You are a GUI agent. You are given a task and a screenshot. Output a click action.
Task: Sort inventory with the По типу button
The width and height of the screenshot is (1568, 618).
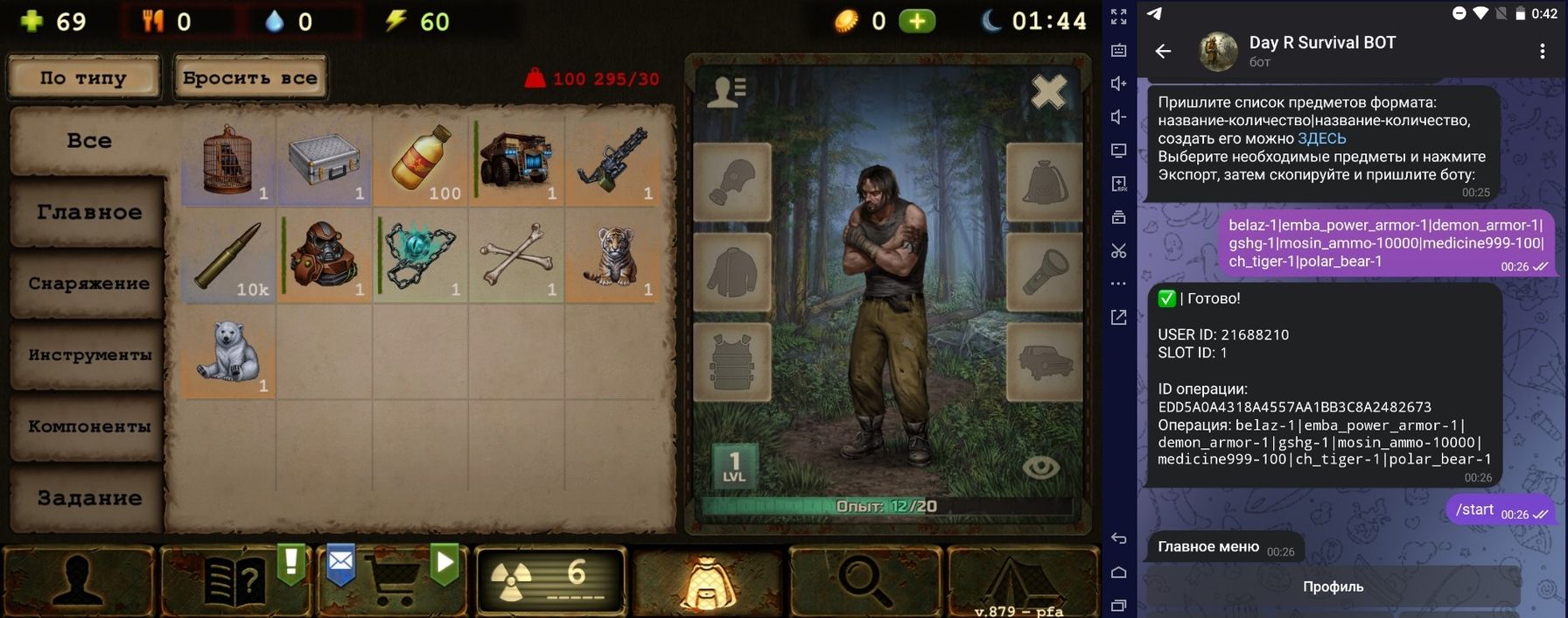tap(83, 78)
